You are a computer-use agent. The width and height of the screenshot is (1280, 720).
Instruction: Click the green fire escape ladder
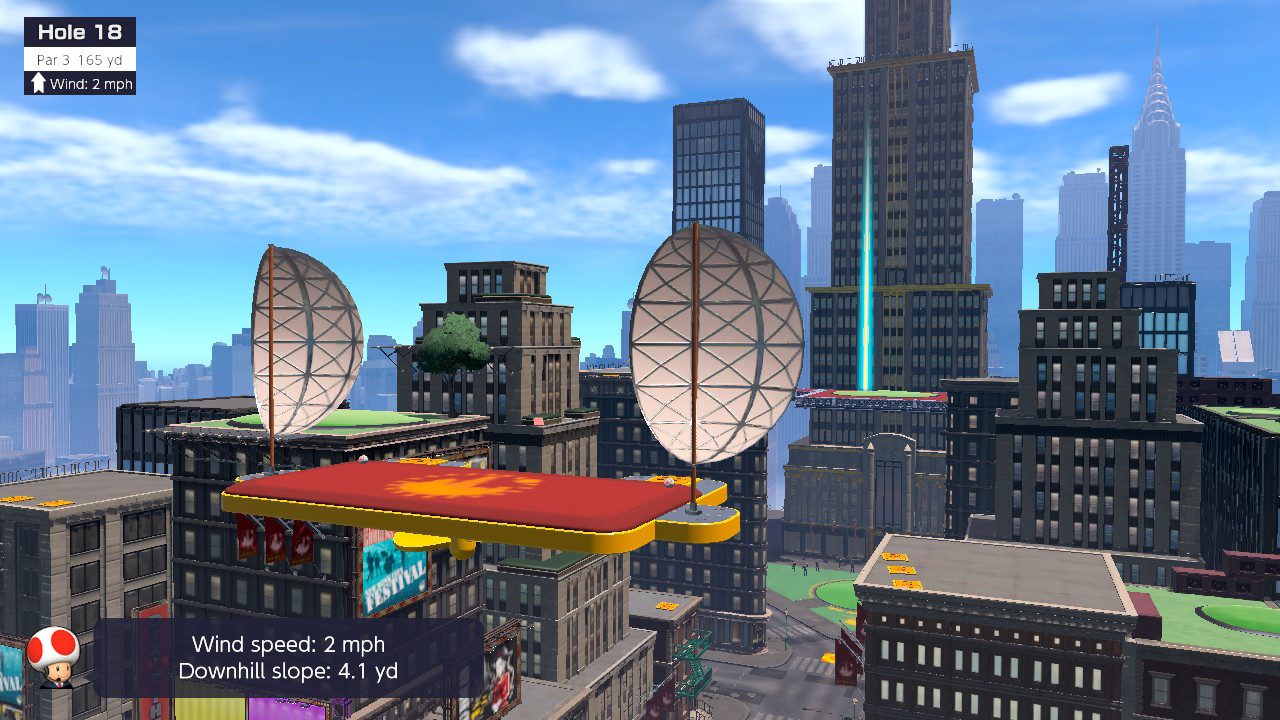[x=692, y=660]
